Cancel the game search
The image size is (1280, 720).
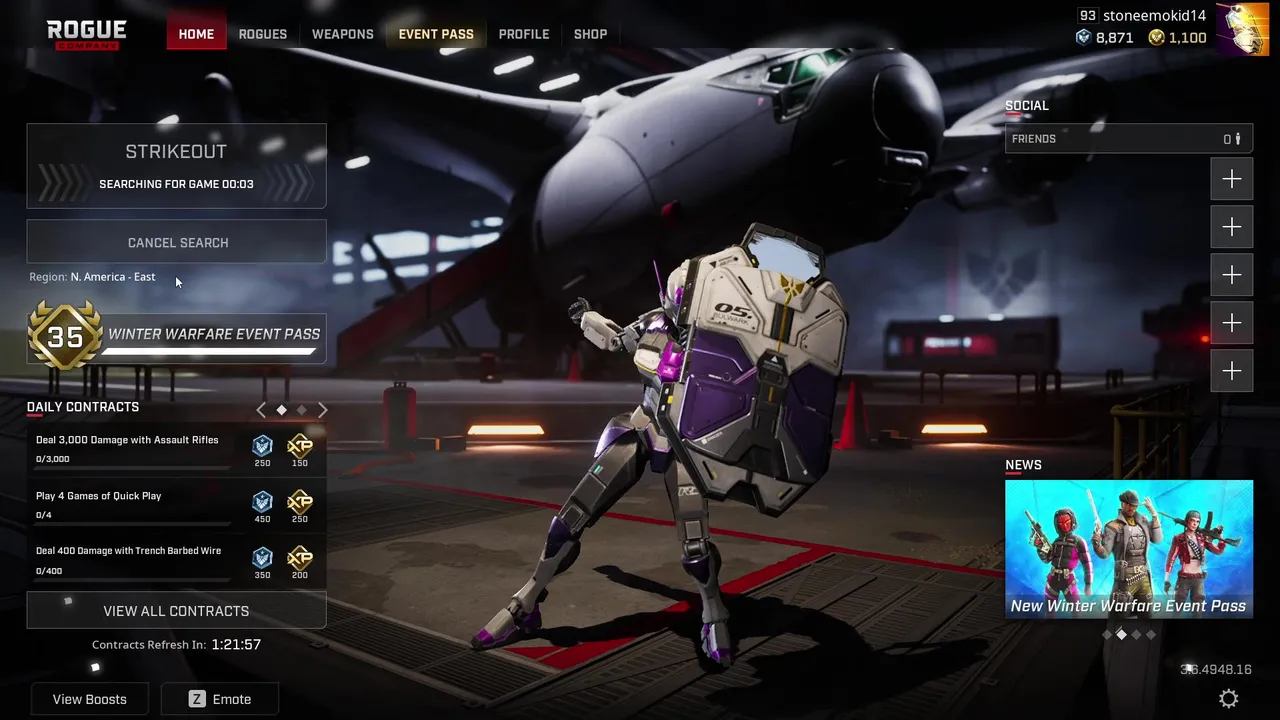pyautogui.click(x=177, y=243)
